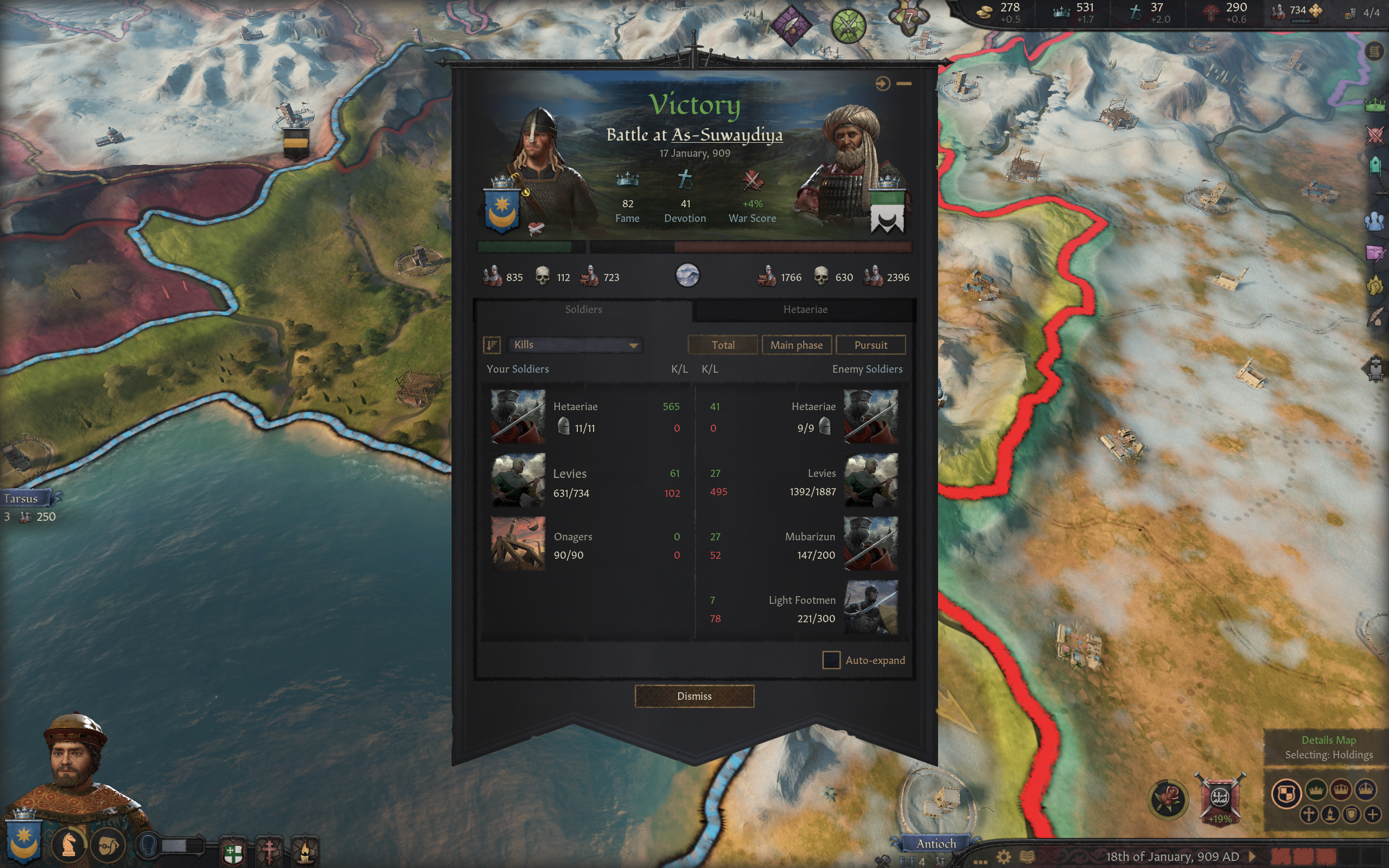The width and height of the screenshot is (1389, 868).
Task: Minimize the battle report window
Action: pos(904,84)
